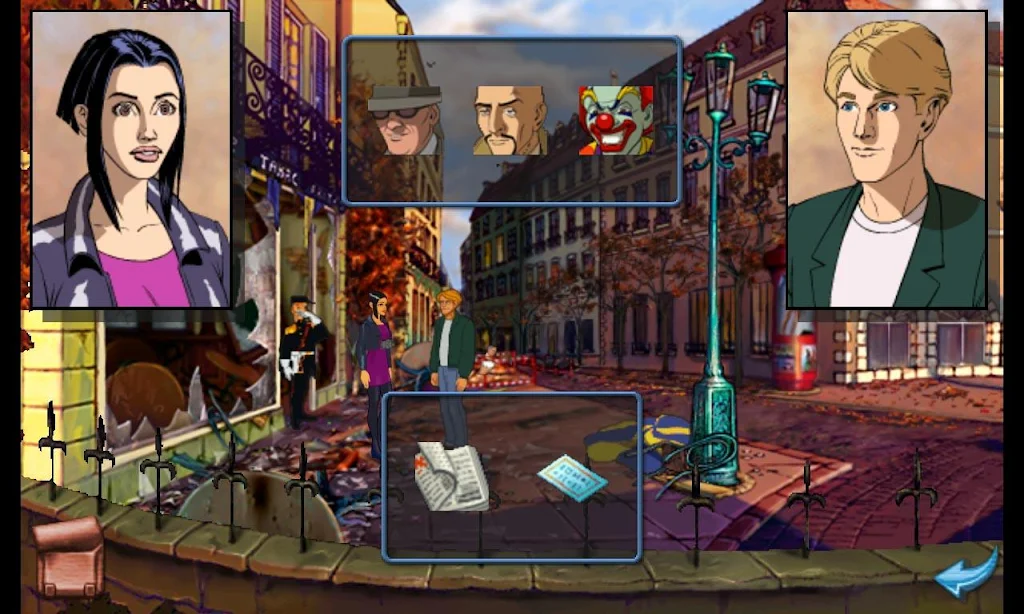Show the newspaper inventory item
Viewport: 1024px width, 614px height.
point(452,476)
